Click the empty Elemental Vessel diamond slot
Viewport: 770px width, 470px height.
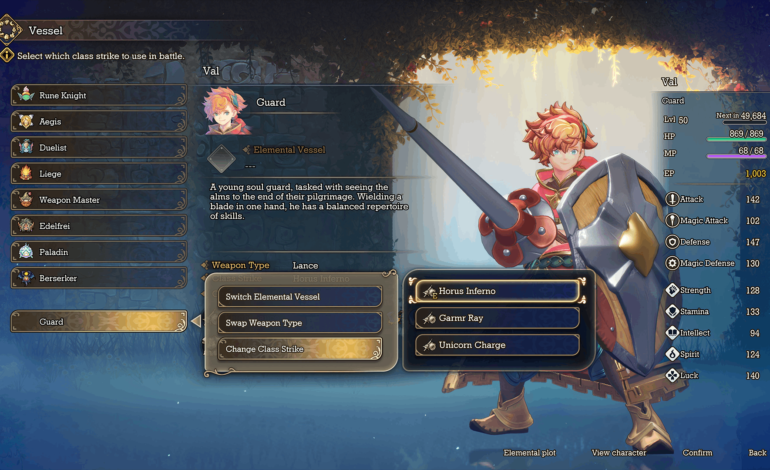coord(221,159)
